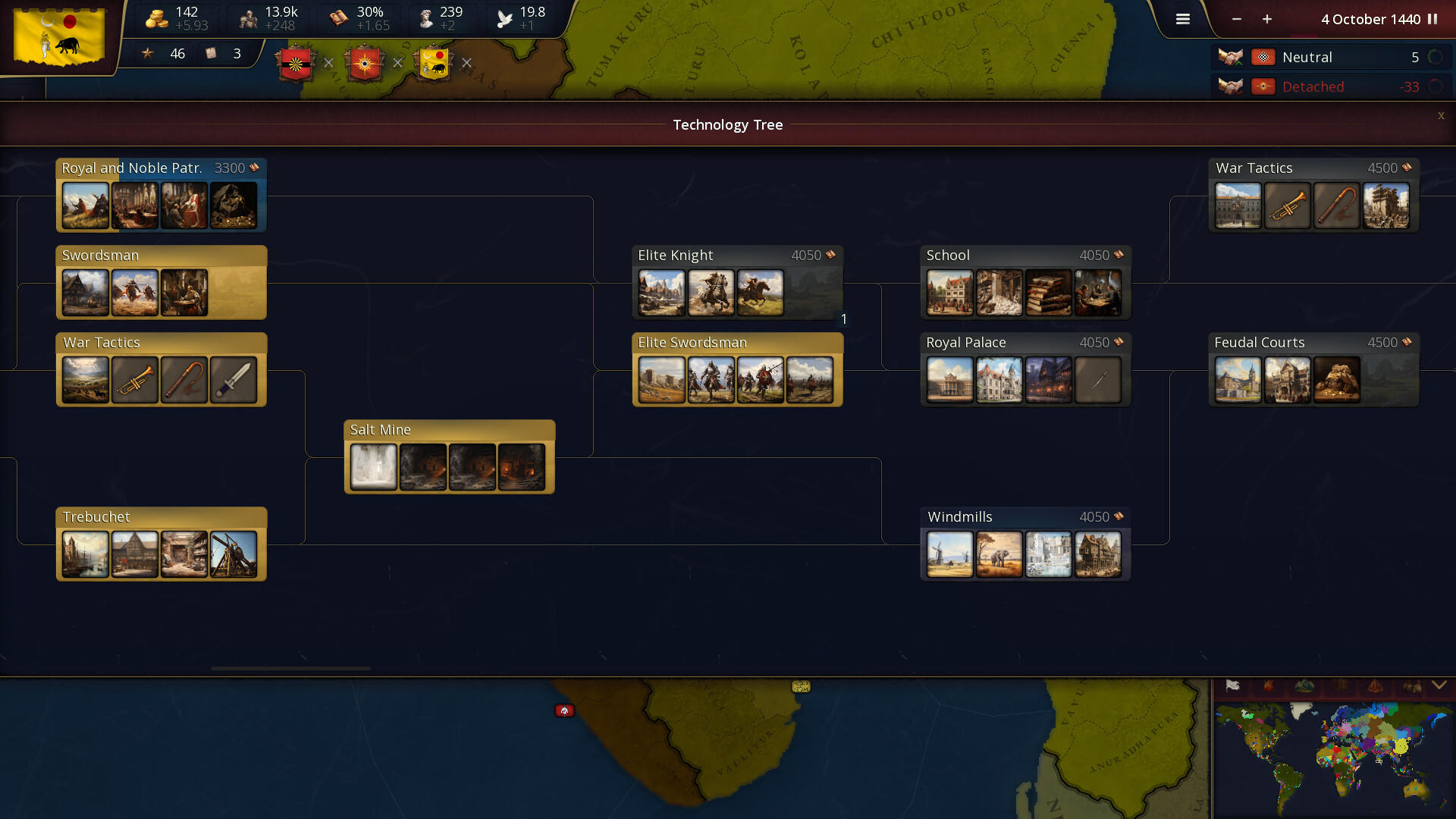Close the Technology Tree with the x
Screen dimensions: 1456x819
point(1441,116)
